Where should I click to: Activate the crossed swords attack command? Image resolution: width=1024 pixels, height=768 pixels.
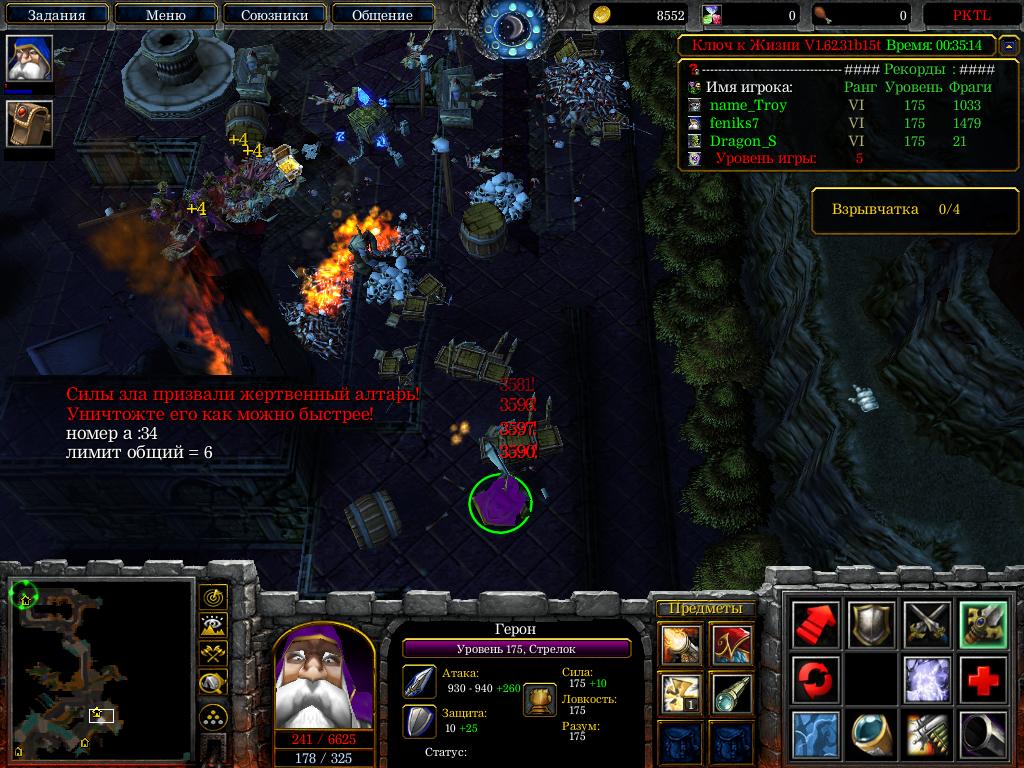[927, 625]
